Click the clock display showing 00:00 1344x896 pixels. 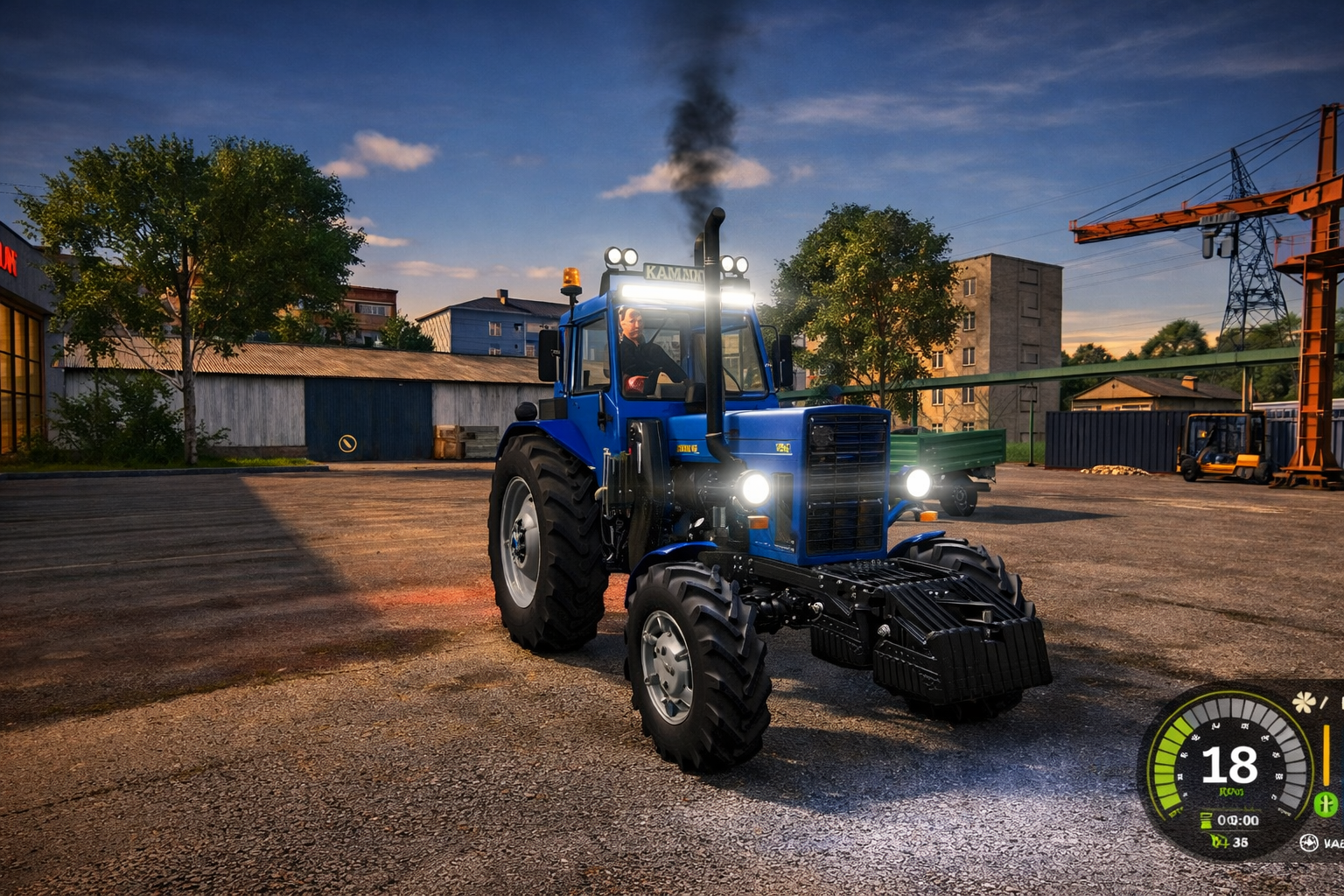1241,821
